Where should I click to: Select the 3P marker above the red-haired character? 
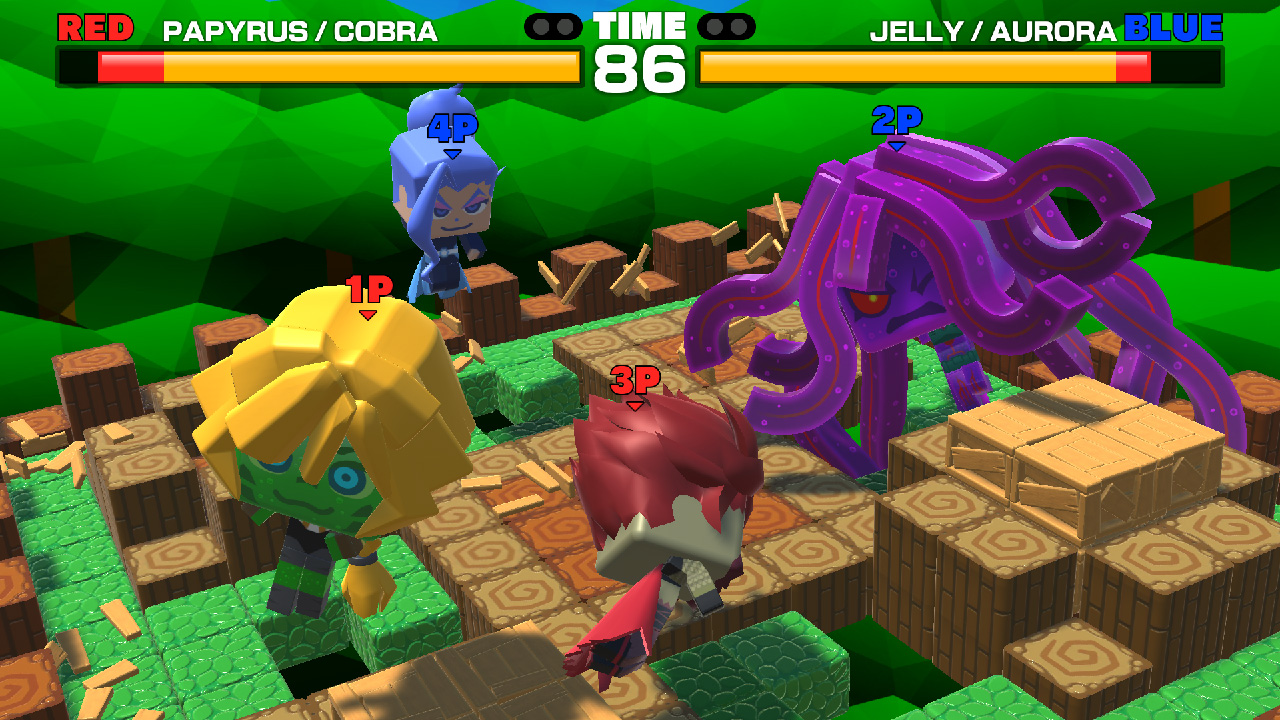[636, 380]
